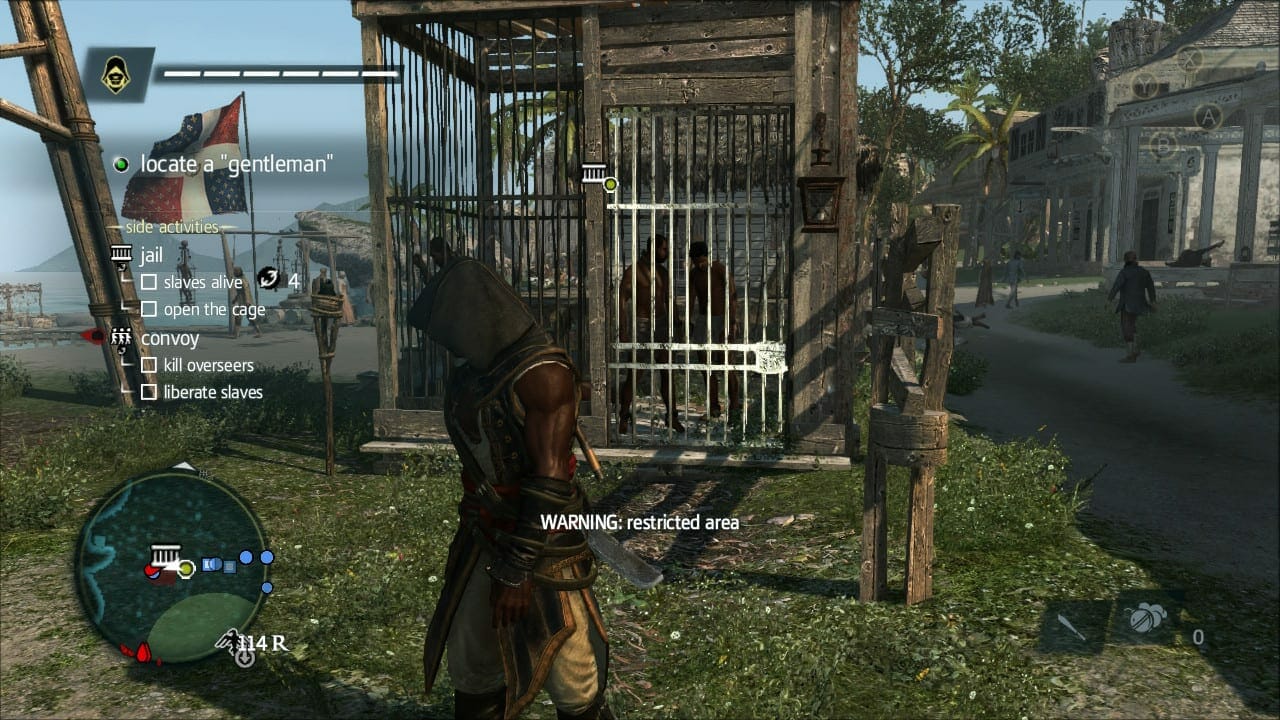Click the jail waypoint marker above the cage
Screen dimensions: 1280x720
pos(594,174)
